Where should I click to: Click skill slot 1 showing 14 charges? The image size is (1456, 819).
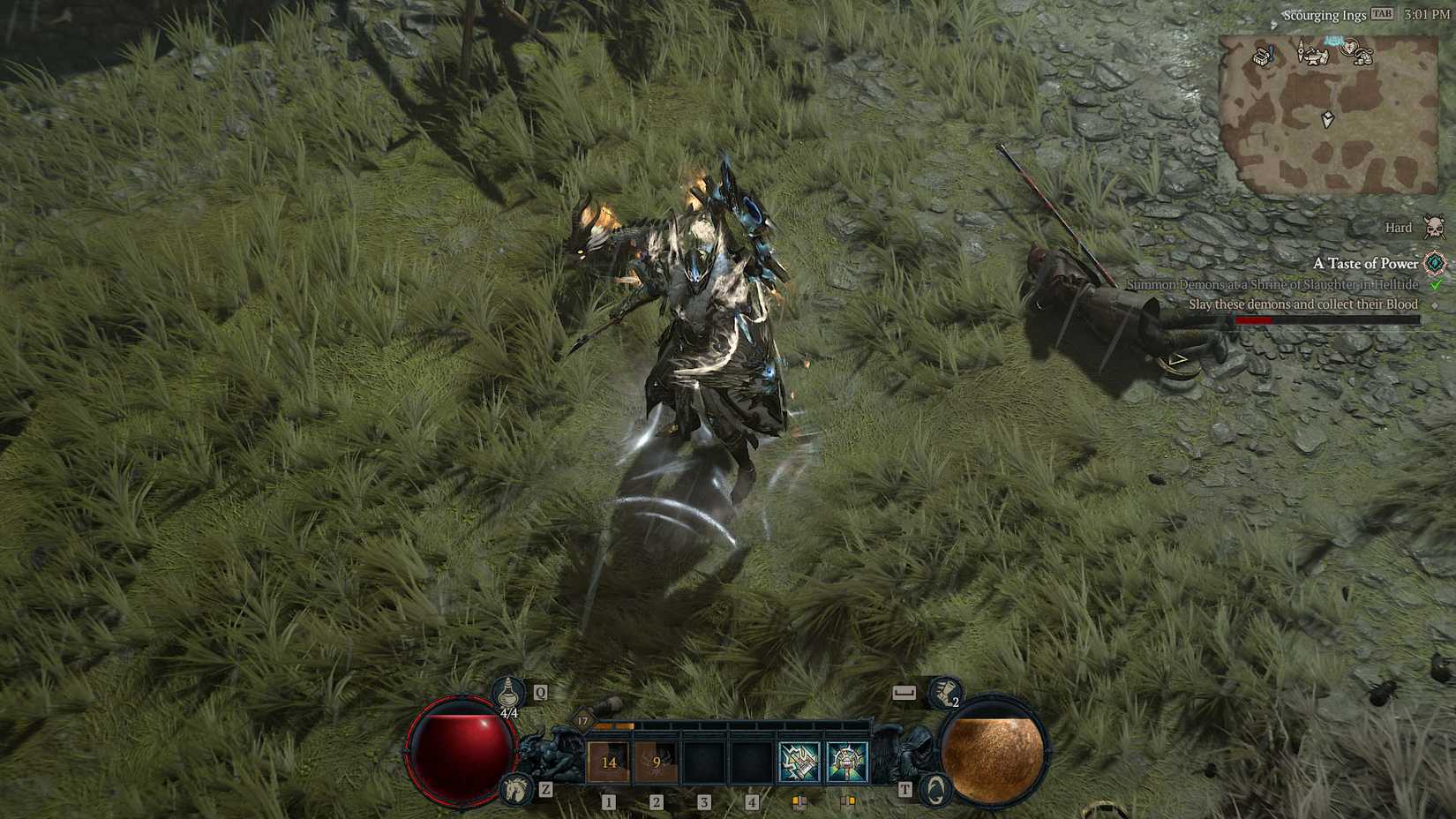(609, 761)
